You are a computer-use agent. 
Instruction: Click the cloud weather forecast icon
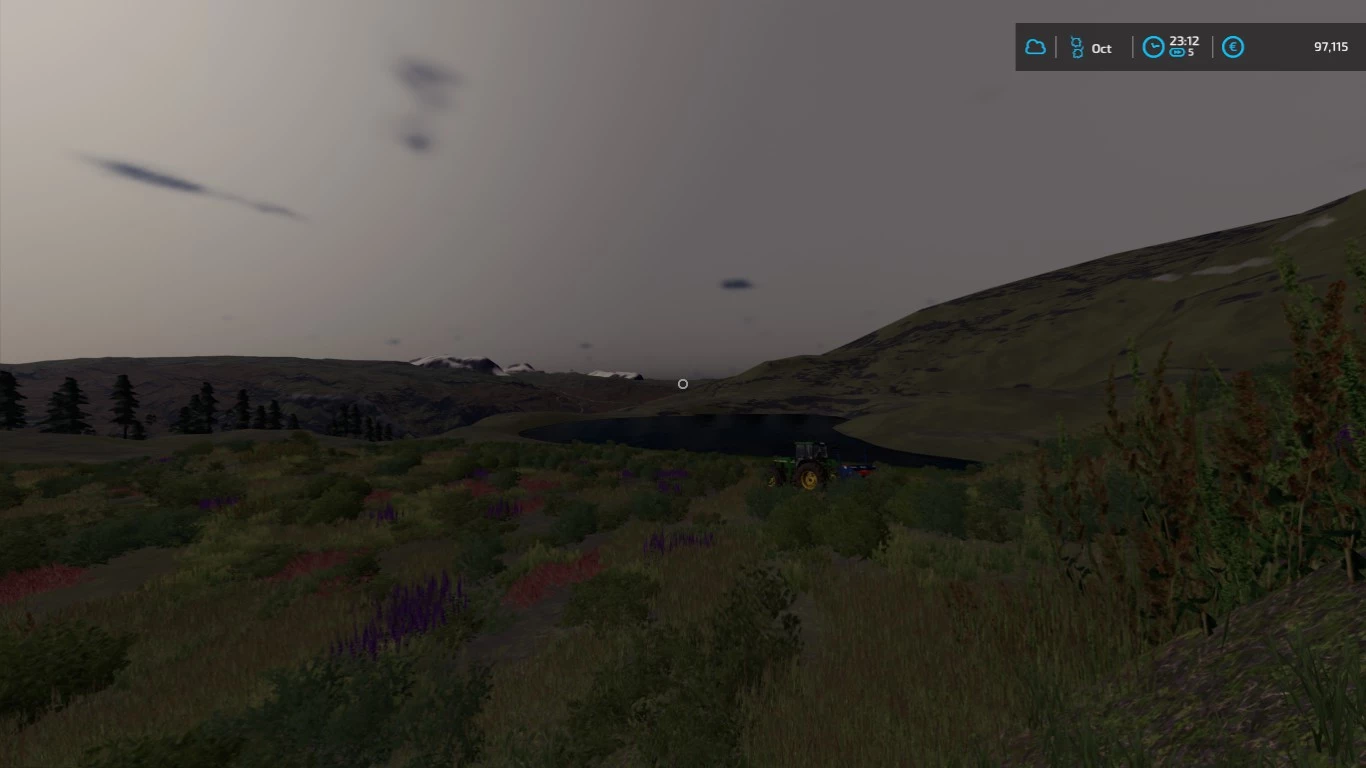coord(1036,47)
